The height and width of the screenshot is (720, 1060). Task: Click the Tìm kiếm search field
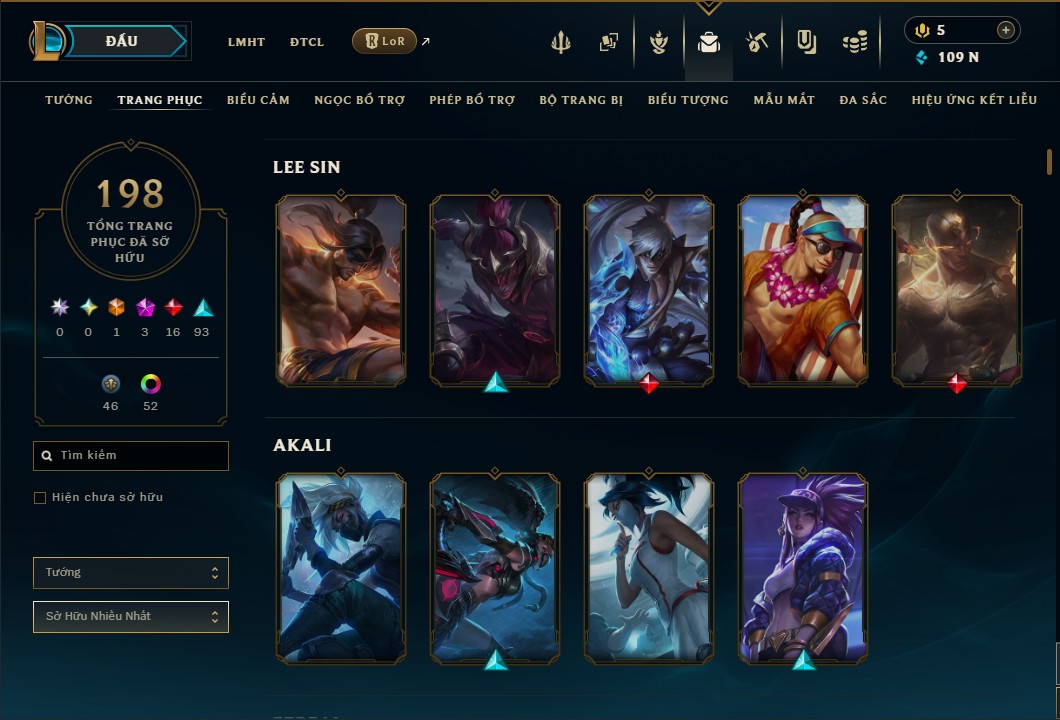click(x=131, y=456)
